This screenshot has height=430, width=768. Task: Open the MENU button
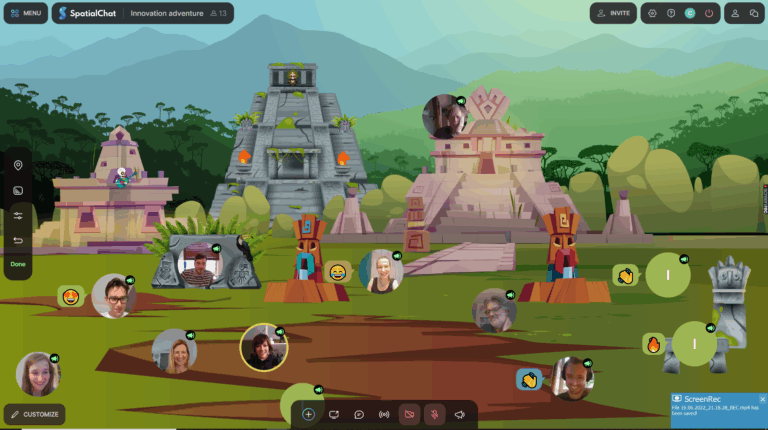point(25,13)
